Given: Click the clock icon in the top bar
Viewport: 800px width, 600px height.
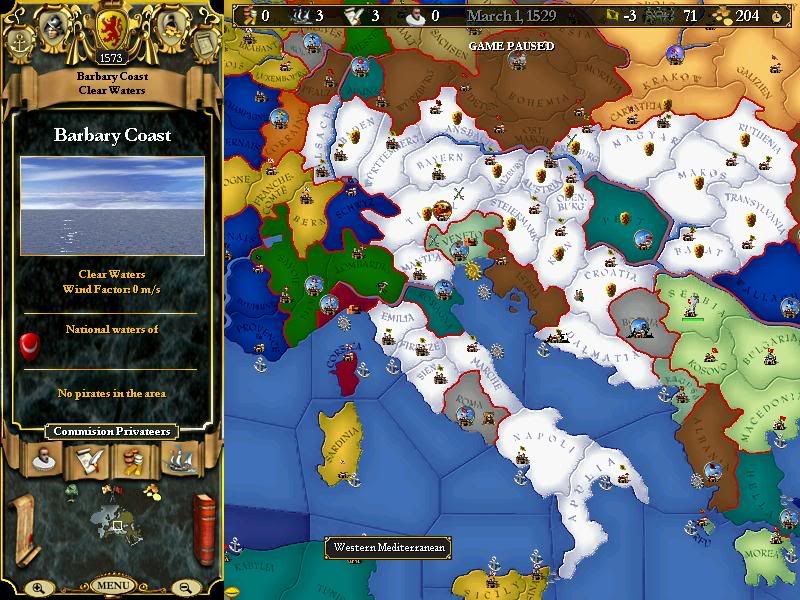Looking at the screenshot, I should 776,16.
